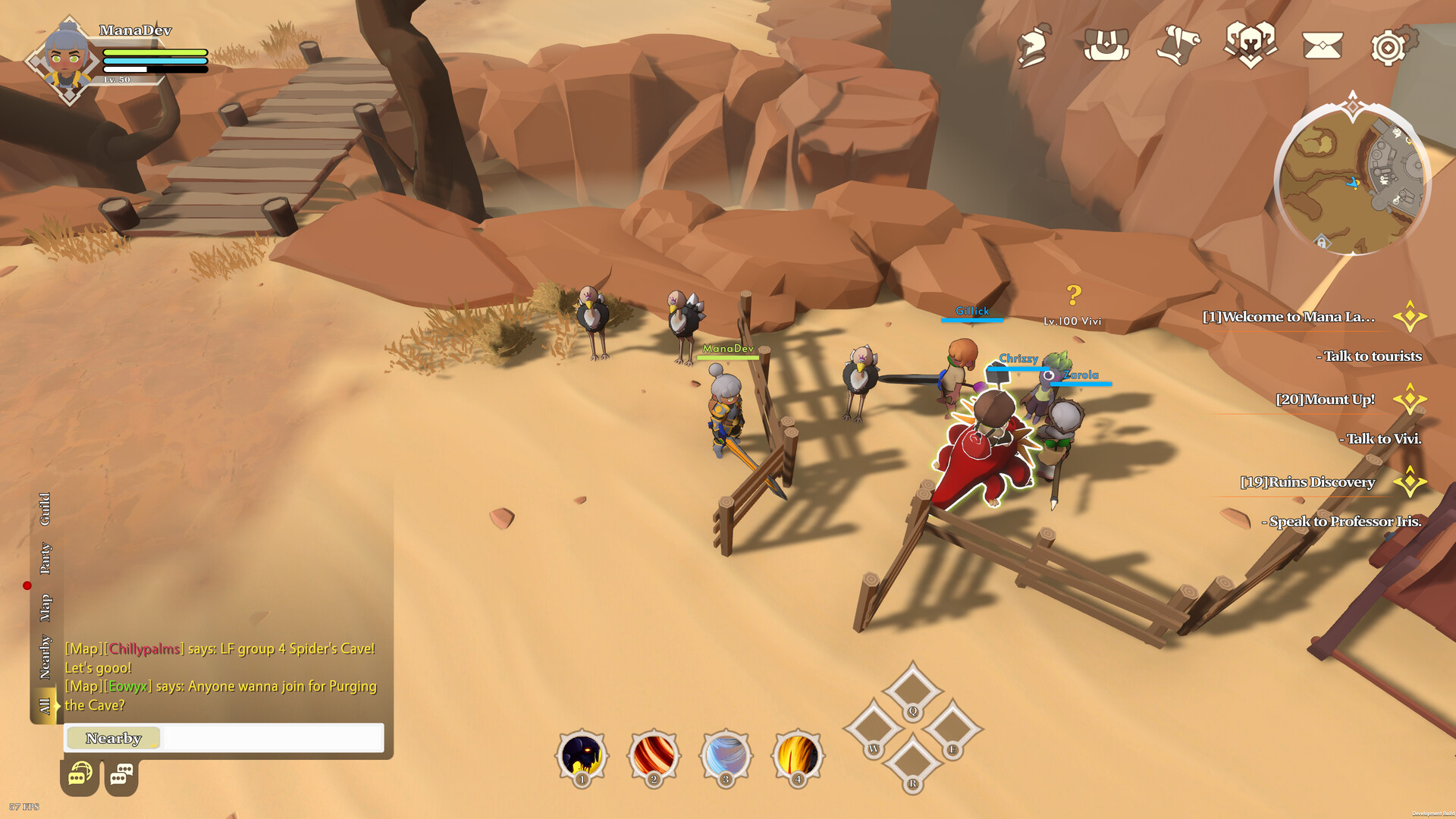Open the mail envelope
Viewport: 1456px width, 819px height.
[1323, 45]
